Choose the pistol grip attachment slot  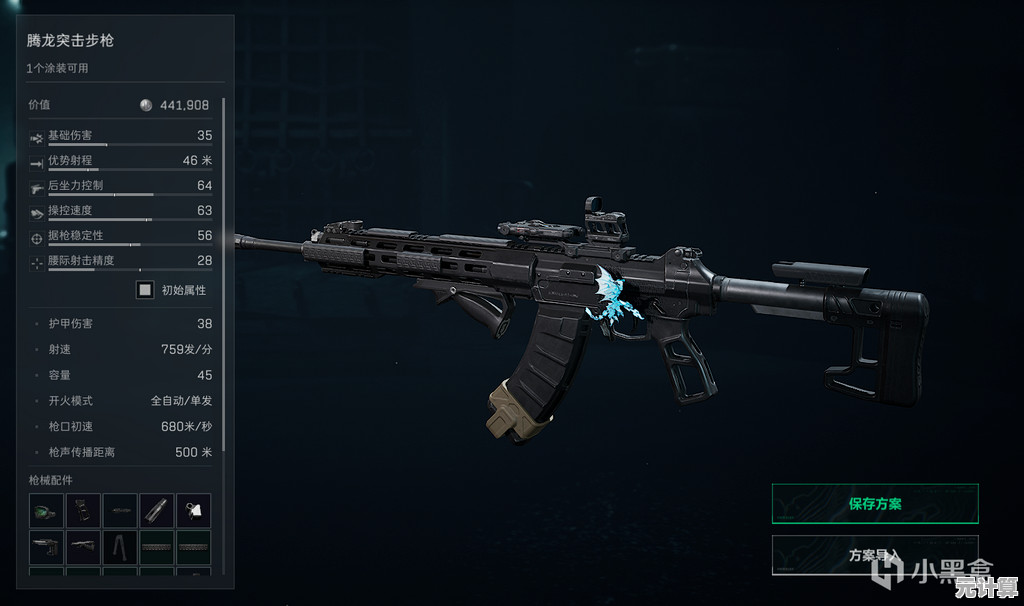click(83, 510)
